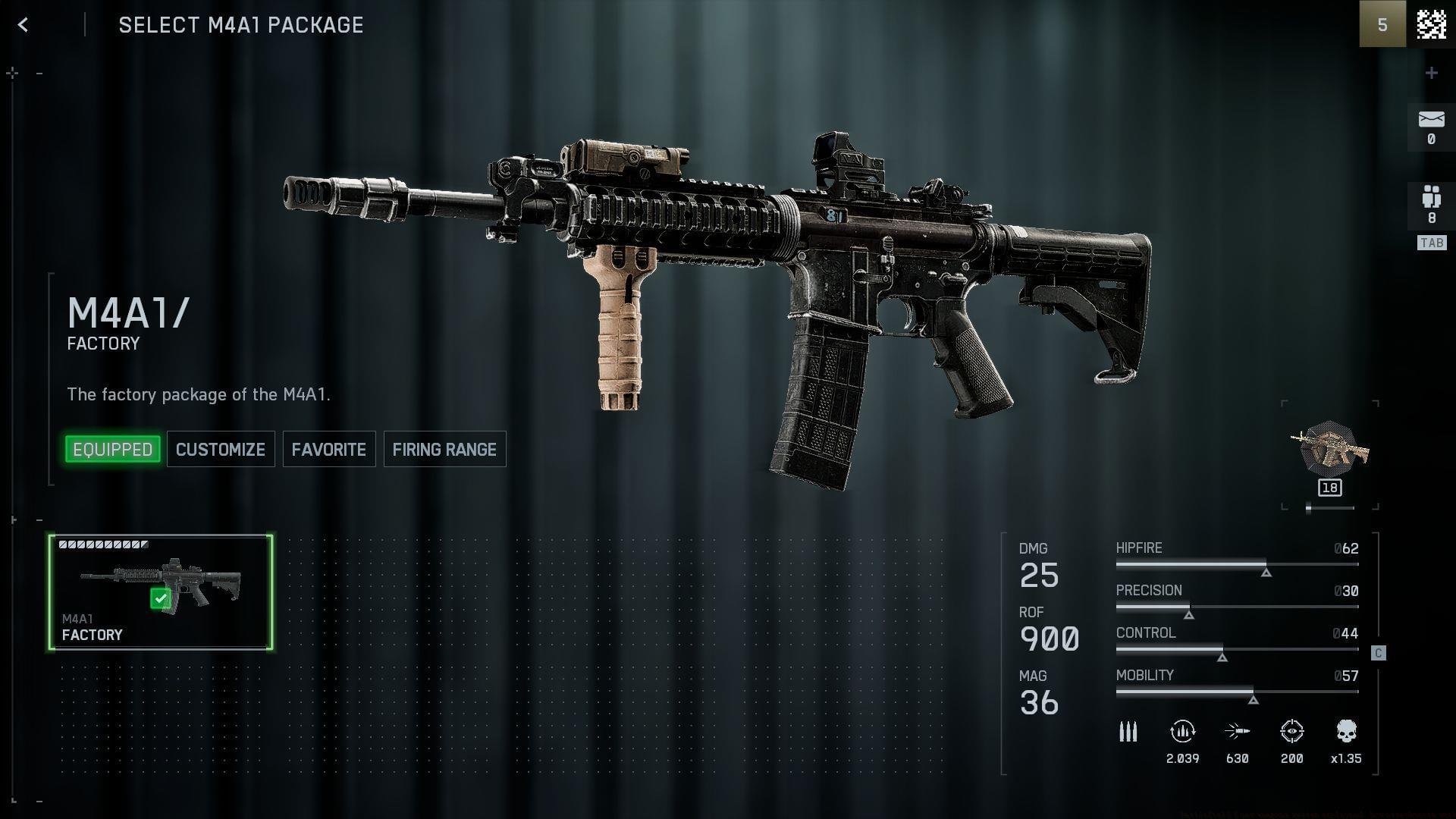1456x819 pixels.
Task: Click the three-bullet caliber icon
Action: pyautogui.click(x=1128, y=732)
